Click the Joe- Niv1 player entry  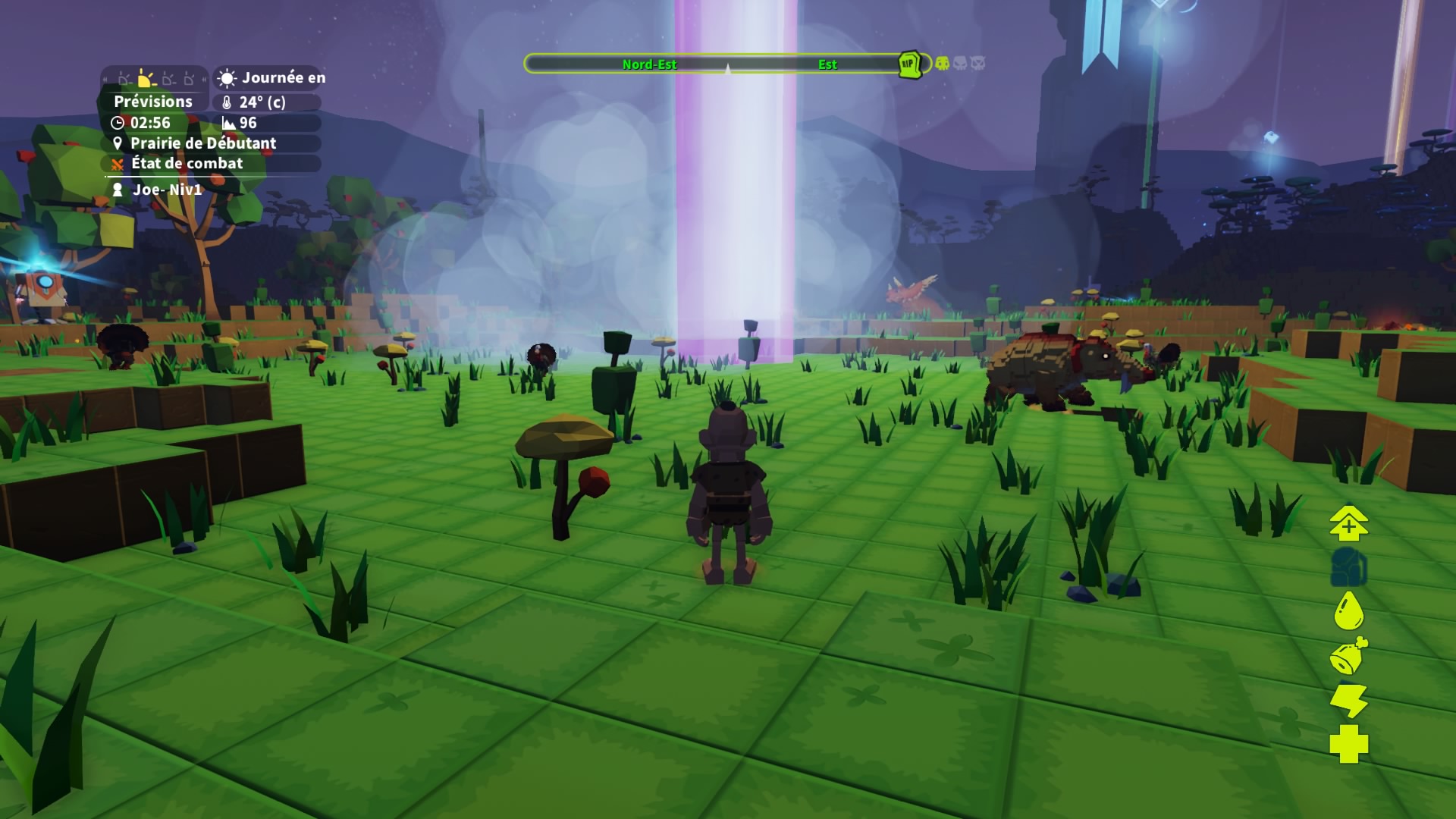(167, 190)
